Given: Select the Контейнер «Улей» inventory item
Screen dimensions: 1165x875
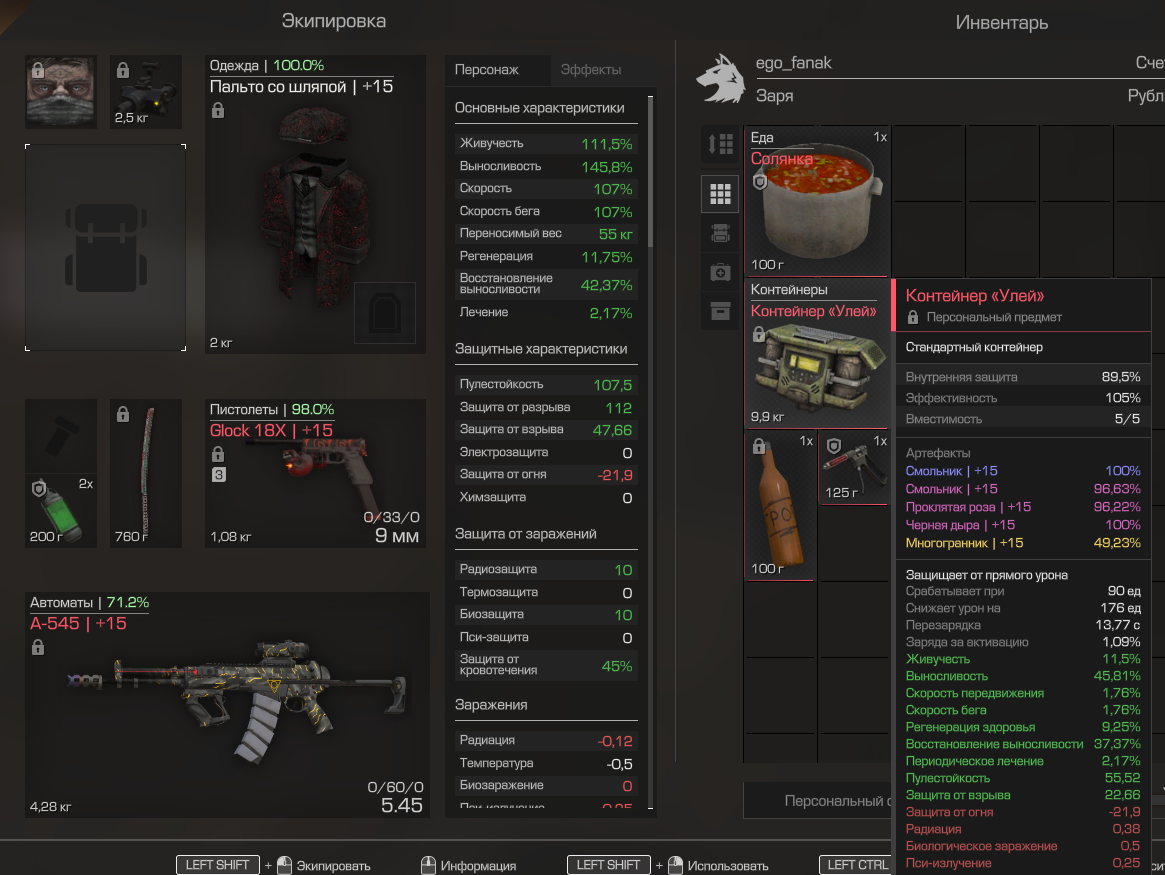Looking at the screenshot, I should point(819,353).
